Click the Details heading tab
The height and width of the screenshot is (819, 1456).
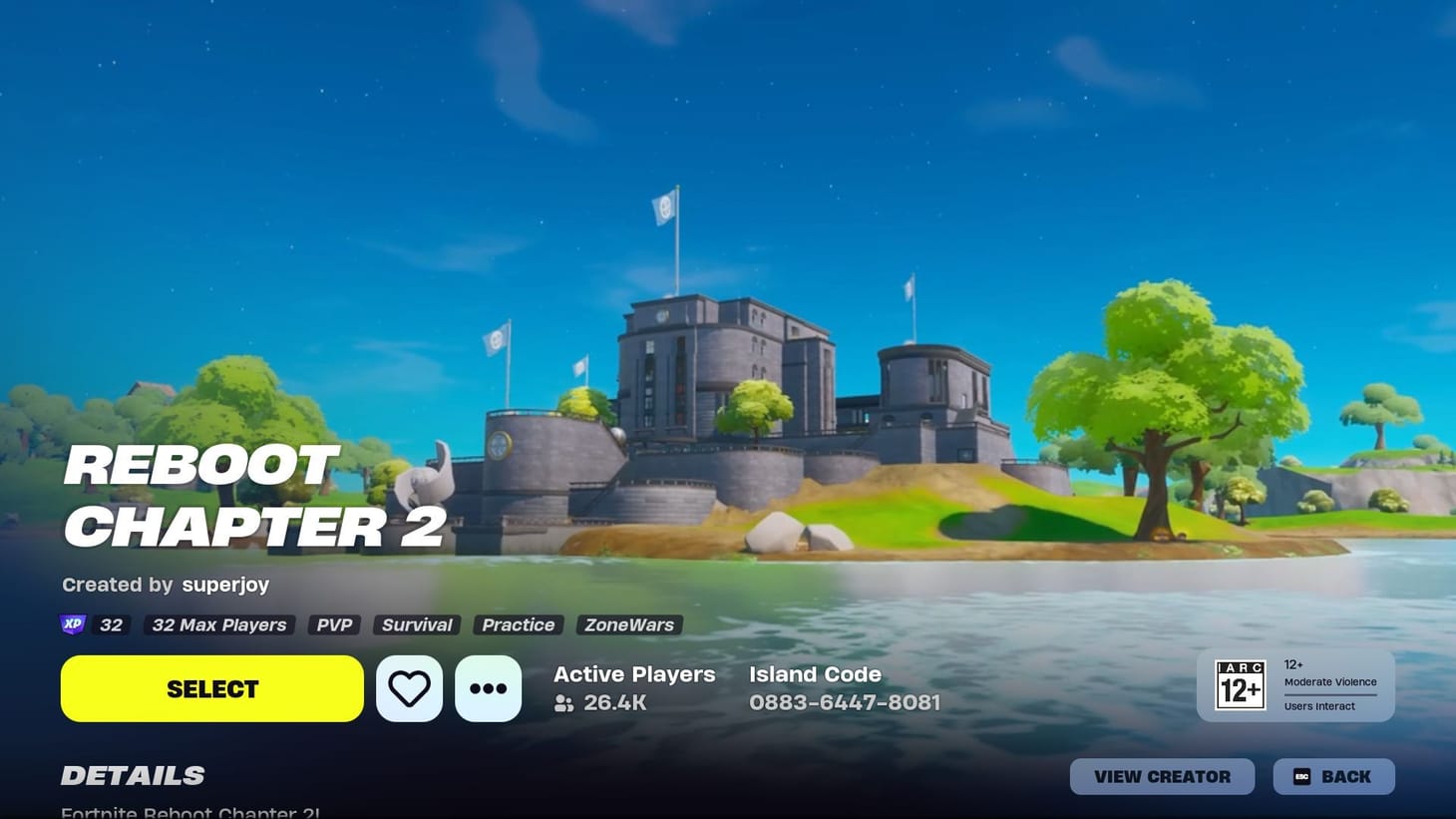(x=132, y=775)
